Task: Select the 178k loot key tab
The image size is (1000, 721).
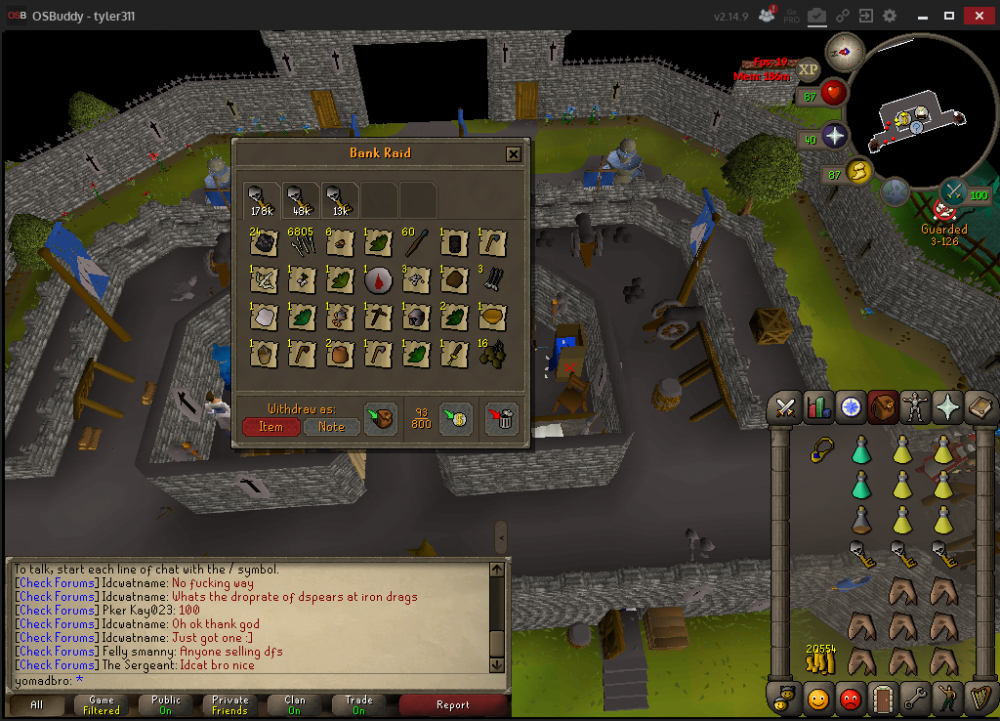Action: (263, 199)
